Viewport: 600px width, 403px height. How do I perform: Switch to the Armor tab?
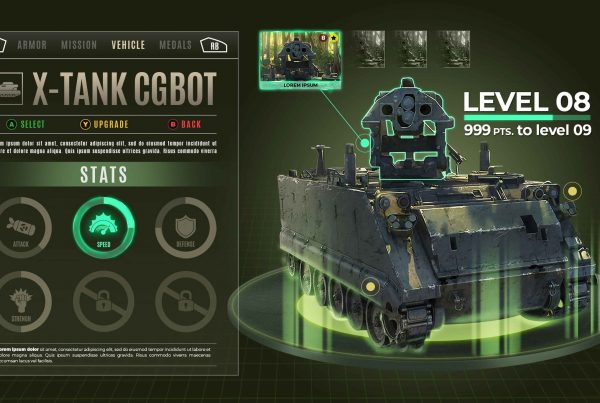point(33,45)
